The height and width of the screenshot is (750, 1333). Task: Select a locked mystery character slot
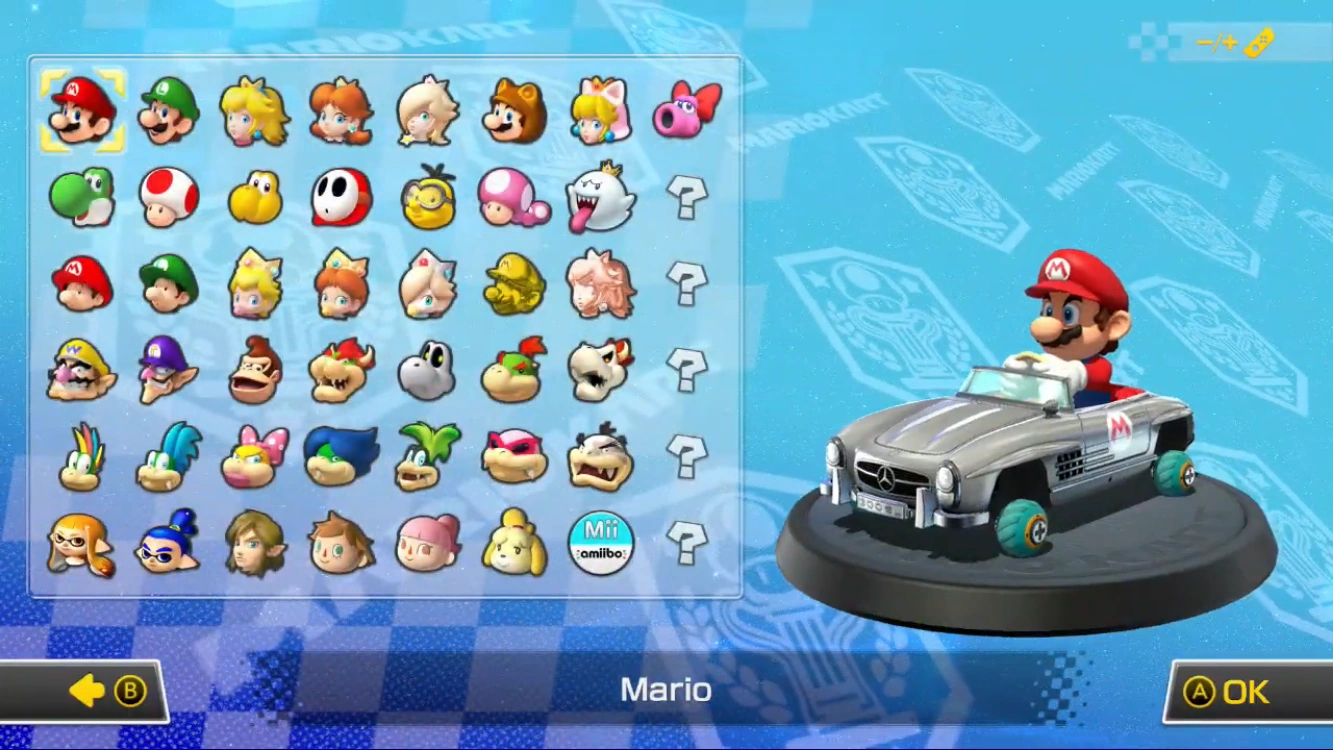pos(688,197)
